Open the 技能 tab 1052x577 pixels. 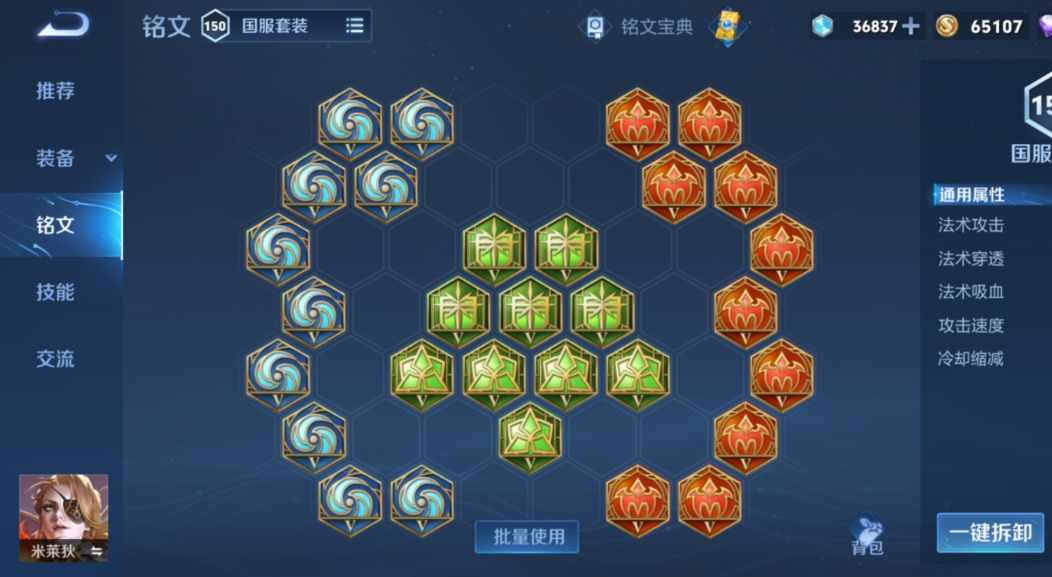(56, 292)
